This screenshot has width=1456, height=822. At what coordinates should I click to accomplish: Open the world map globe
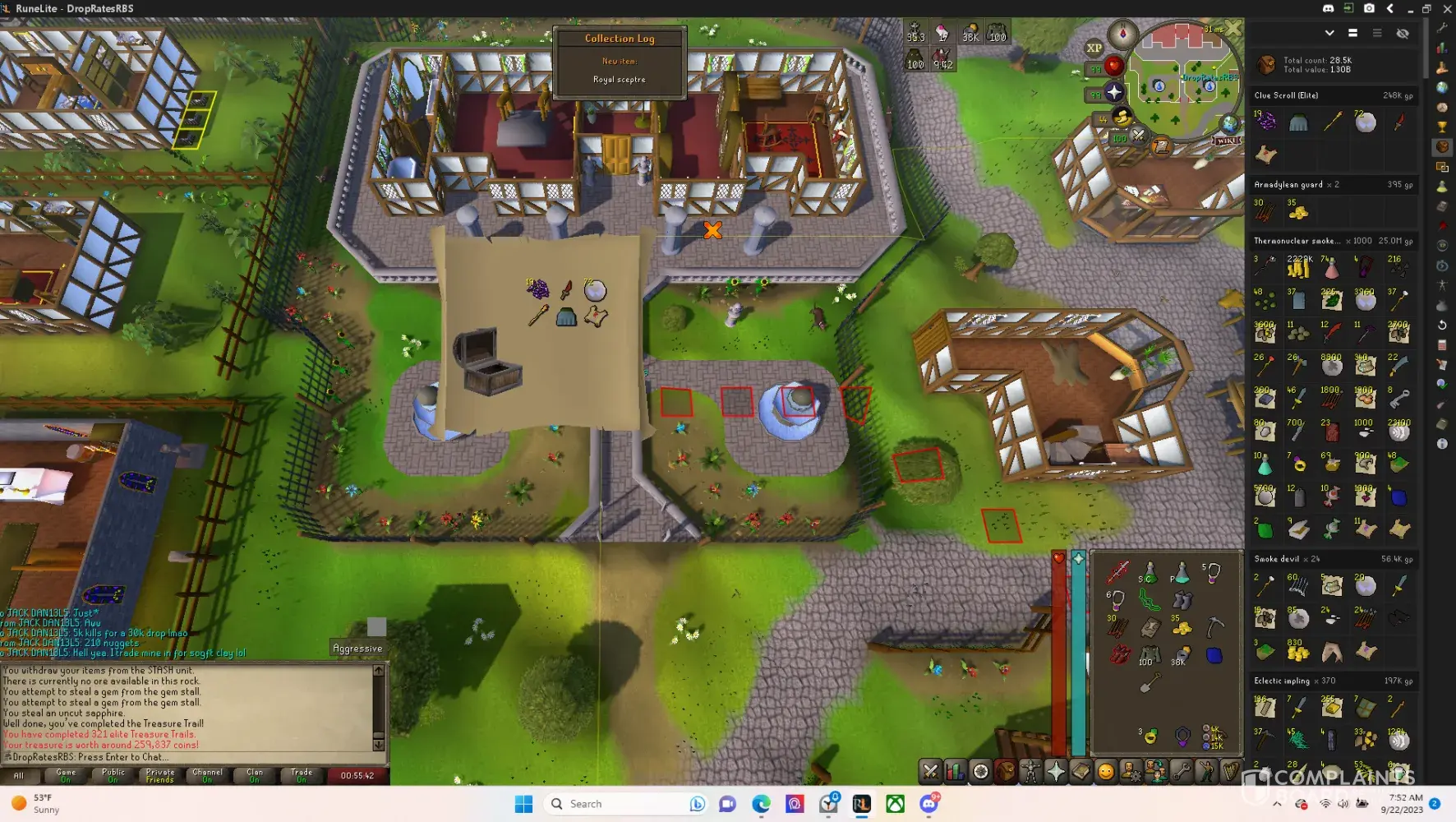pyautogui.click(x=1229, y=124)
